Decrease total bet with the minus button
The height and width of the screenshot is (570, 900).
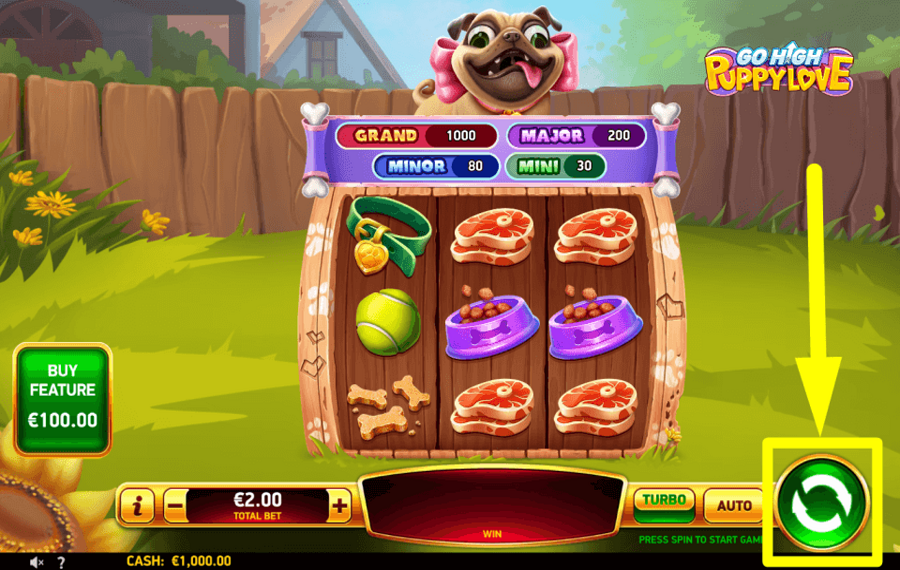(x=175, y=506)
